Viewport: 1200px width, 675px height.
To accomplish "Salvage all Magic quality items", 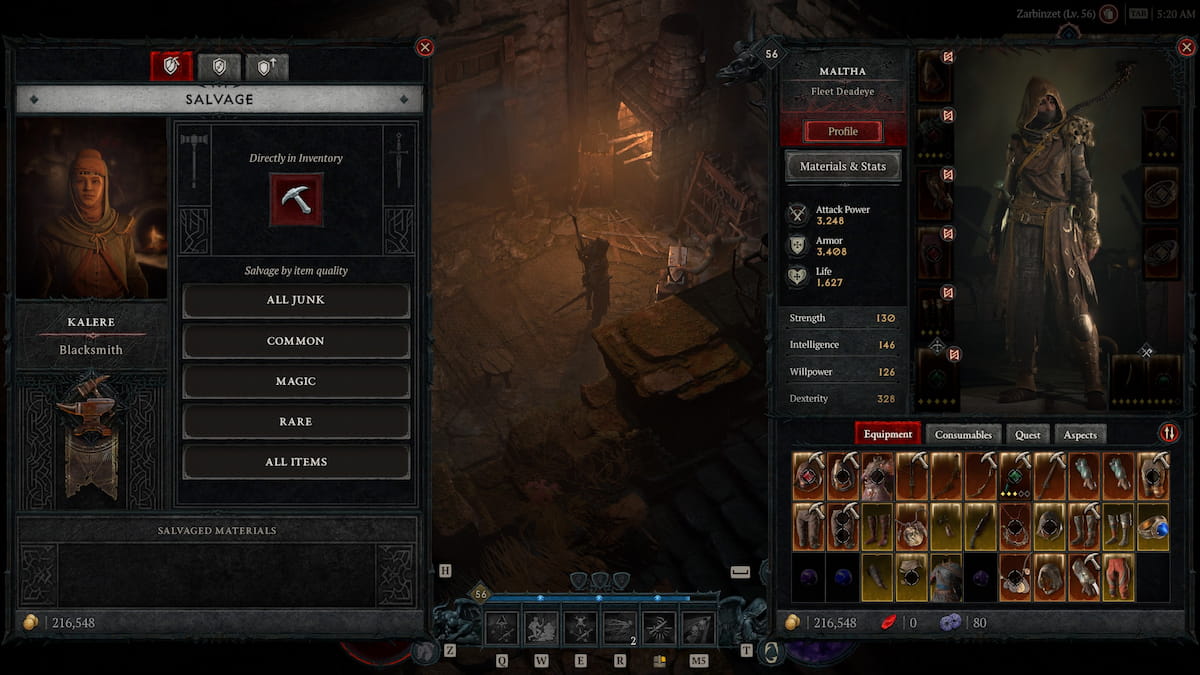I will (296, 381).
